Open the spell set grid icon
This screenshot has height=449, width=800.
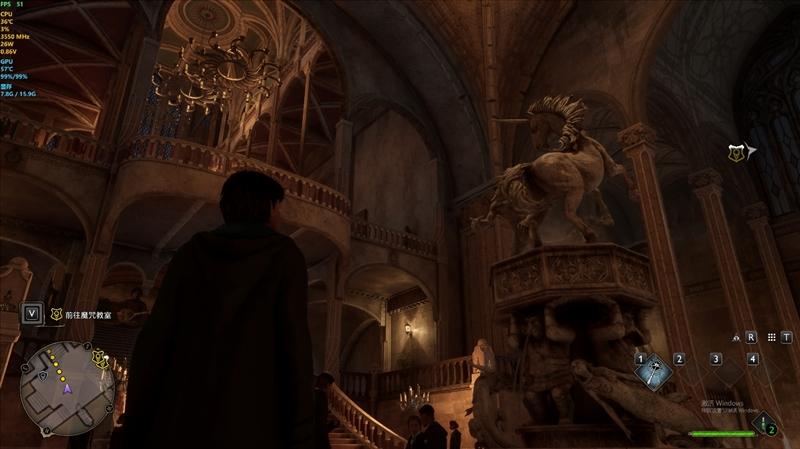pyautogui.click(x=770, y=337)
